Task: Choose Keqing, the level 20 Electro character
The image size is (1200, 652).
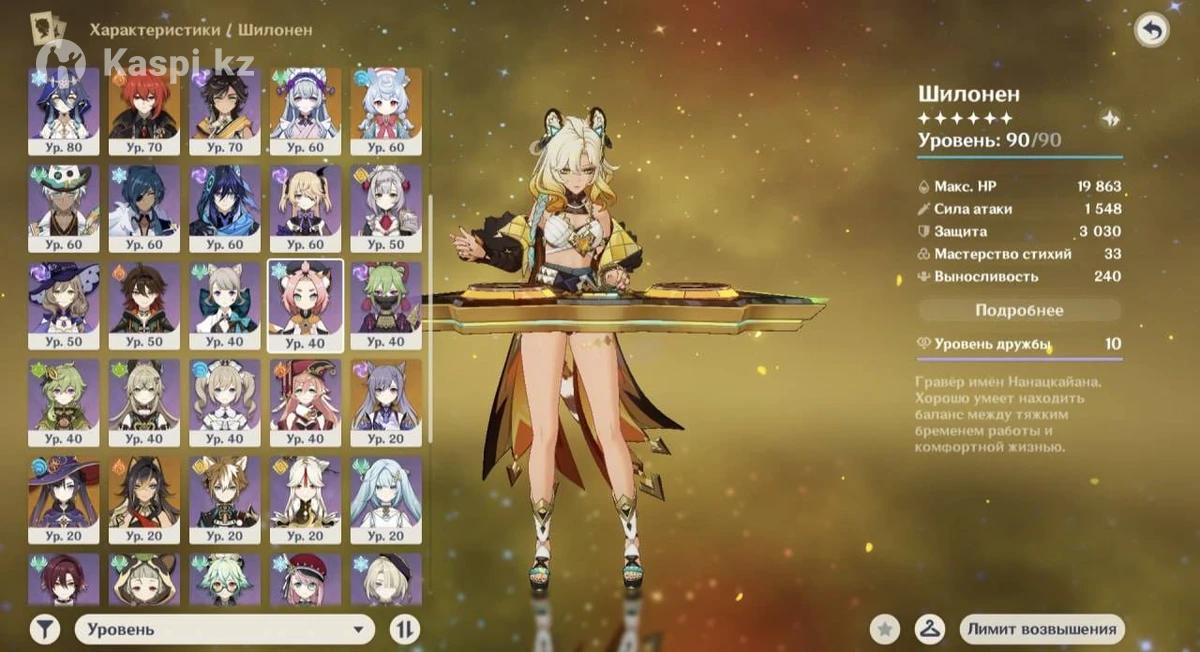Action: (x=386, y=402)
